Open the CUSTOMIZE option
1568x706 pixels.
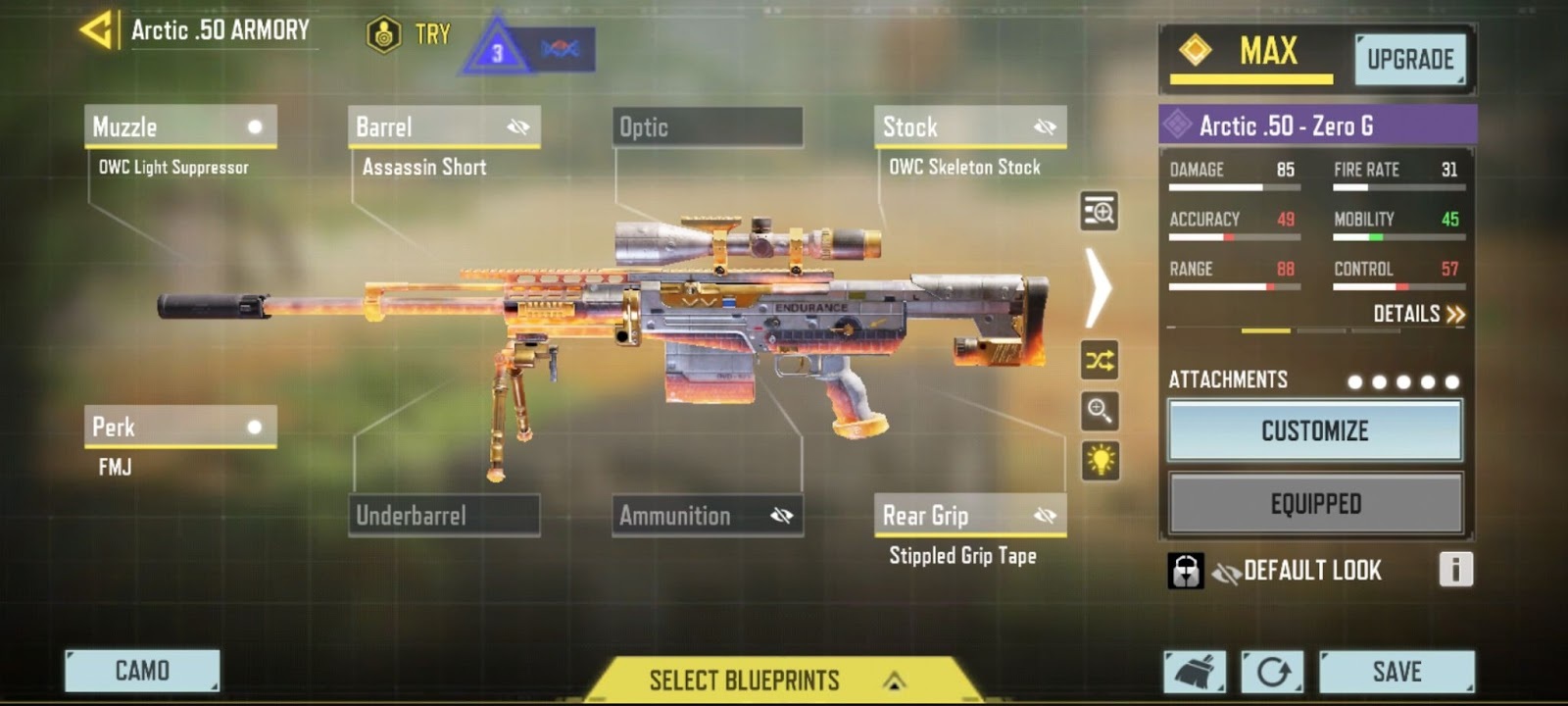1315,430
